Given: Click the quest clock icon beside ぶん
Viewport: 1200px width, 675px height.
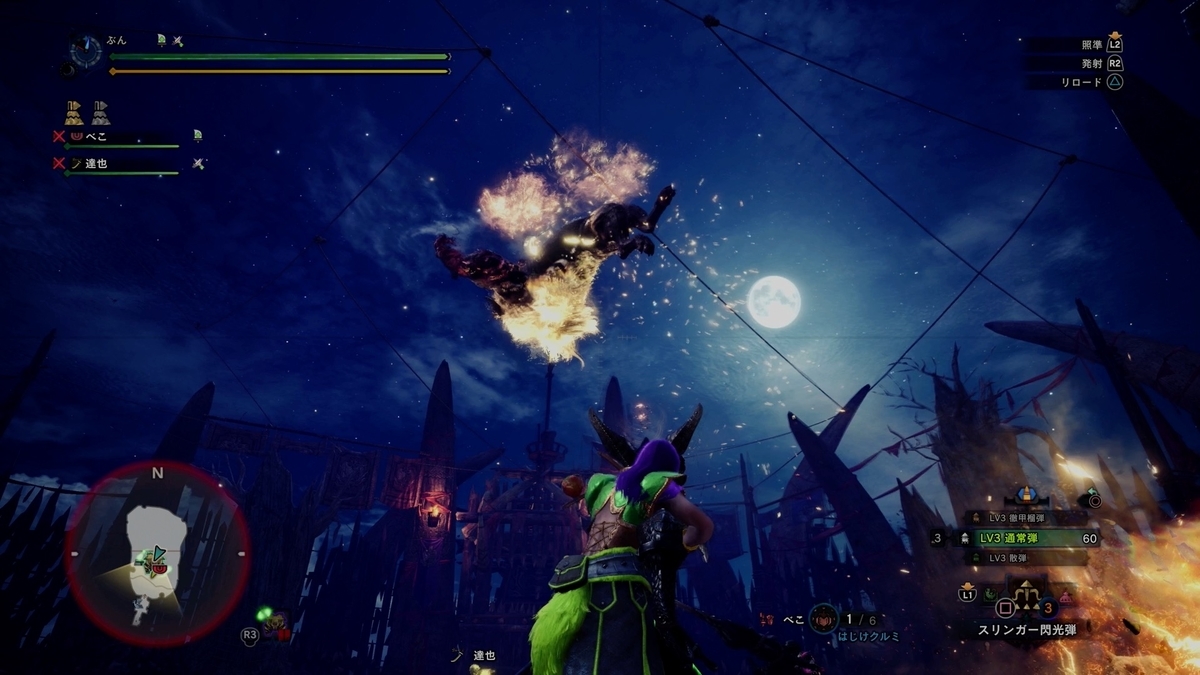Looking at the screenshot, I should point(86,50).
